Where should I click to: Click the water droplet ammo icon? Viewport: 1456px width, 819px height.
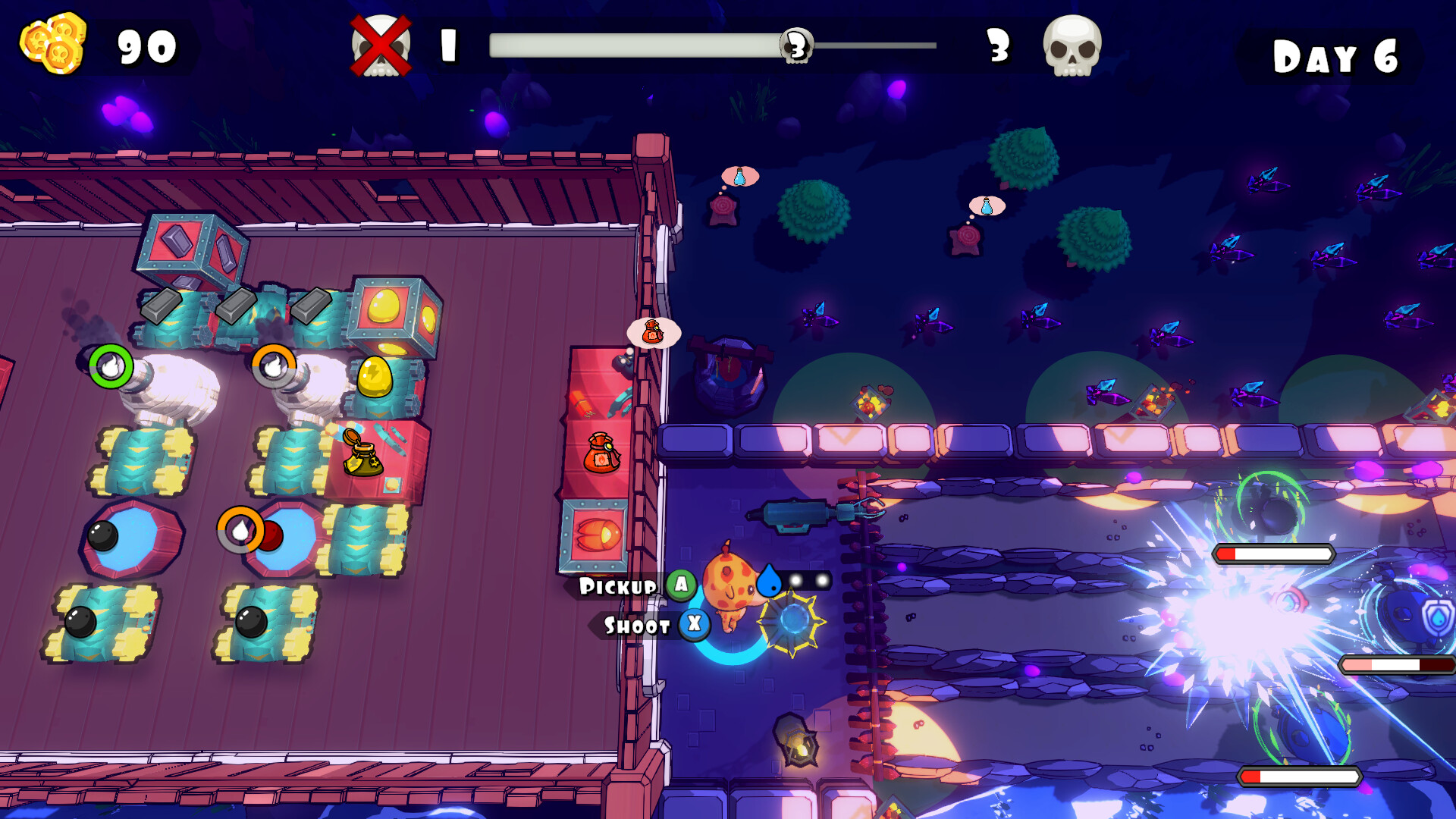pyautogui.click(x=767, y=577)
